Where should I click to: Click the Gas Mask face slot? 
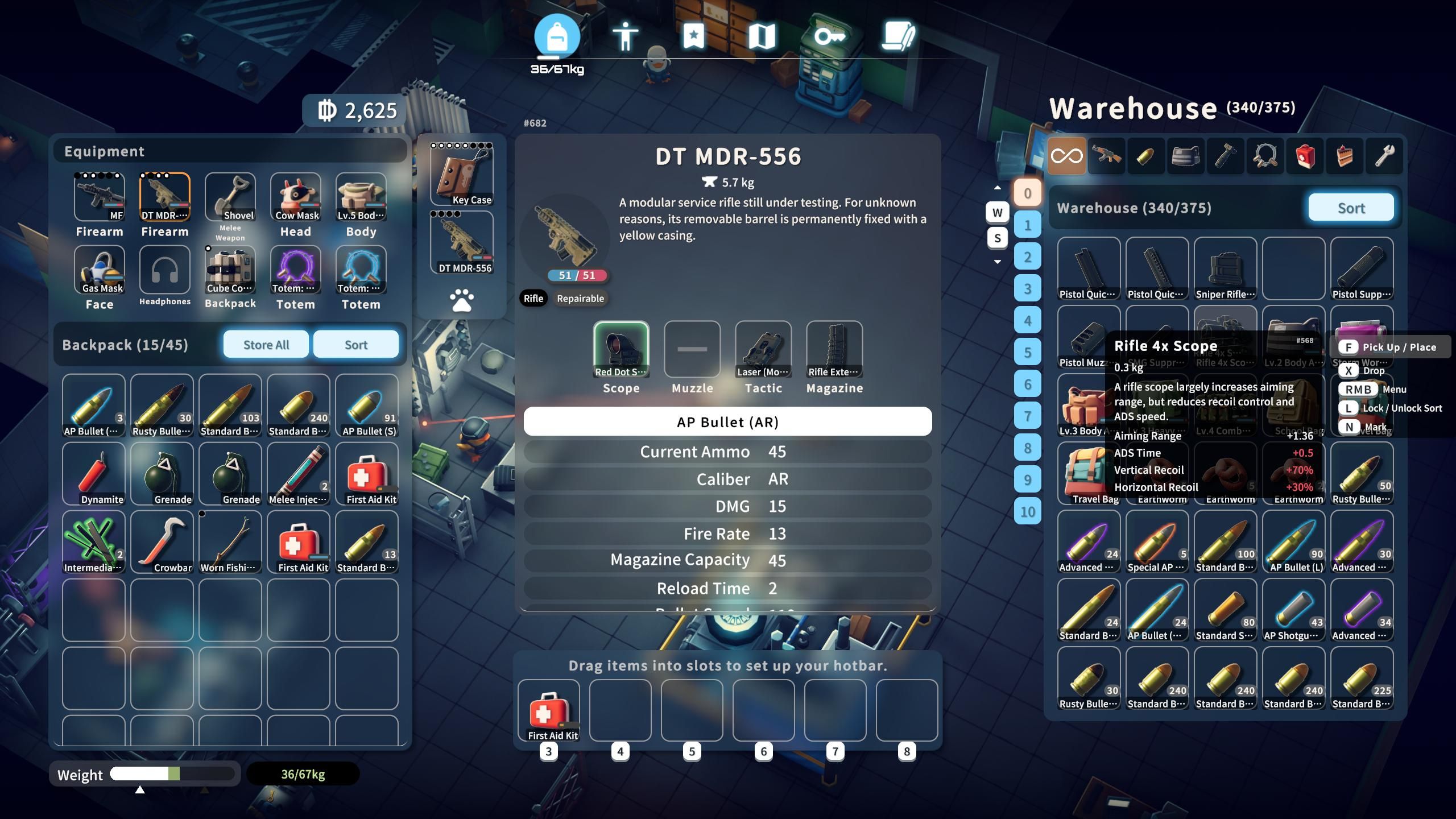tap(100, 270)
